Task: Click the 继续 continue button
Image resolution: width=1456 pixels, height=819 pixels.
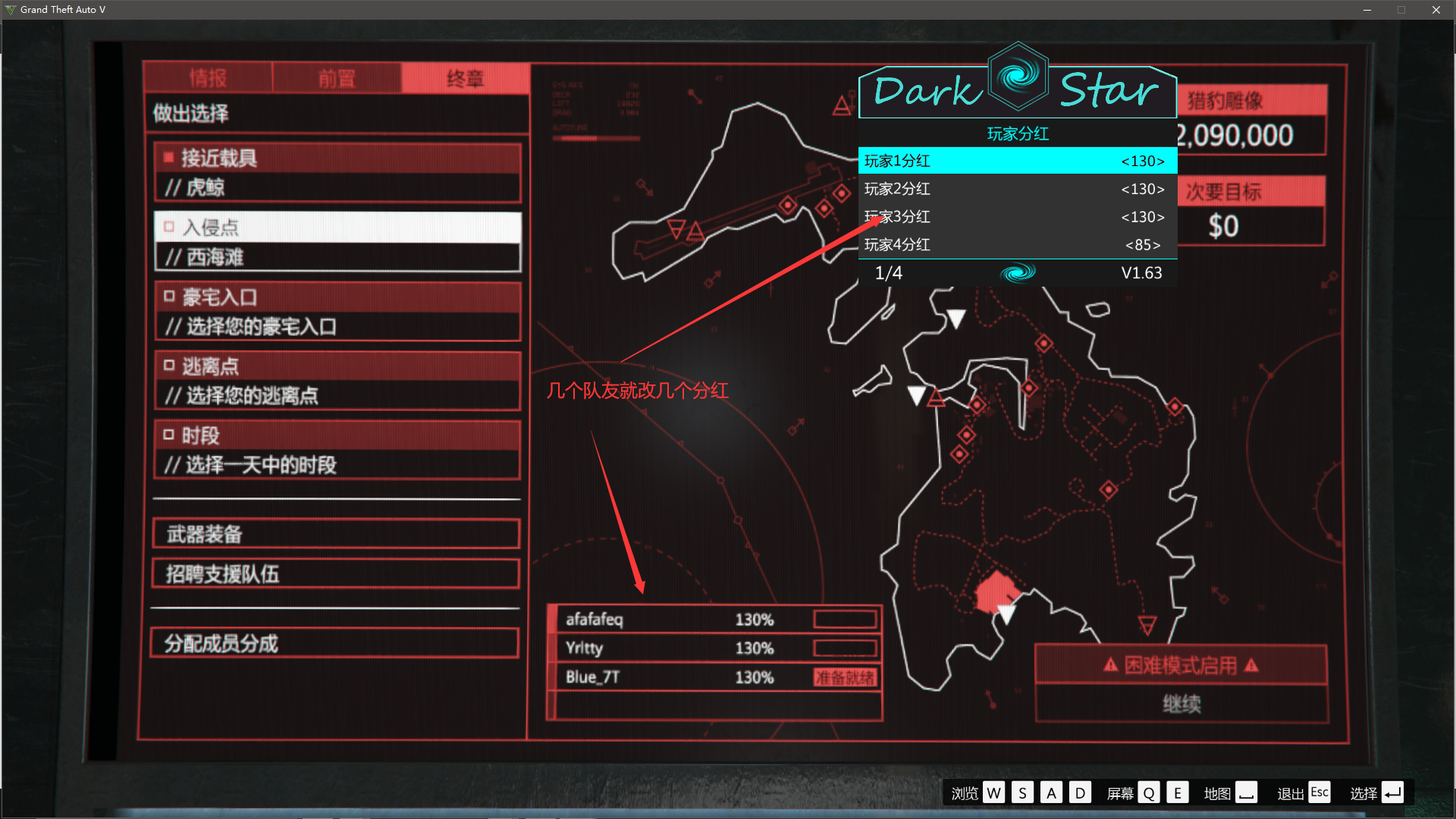Action: point(1181,704)
